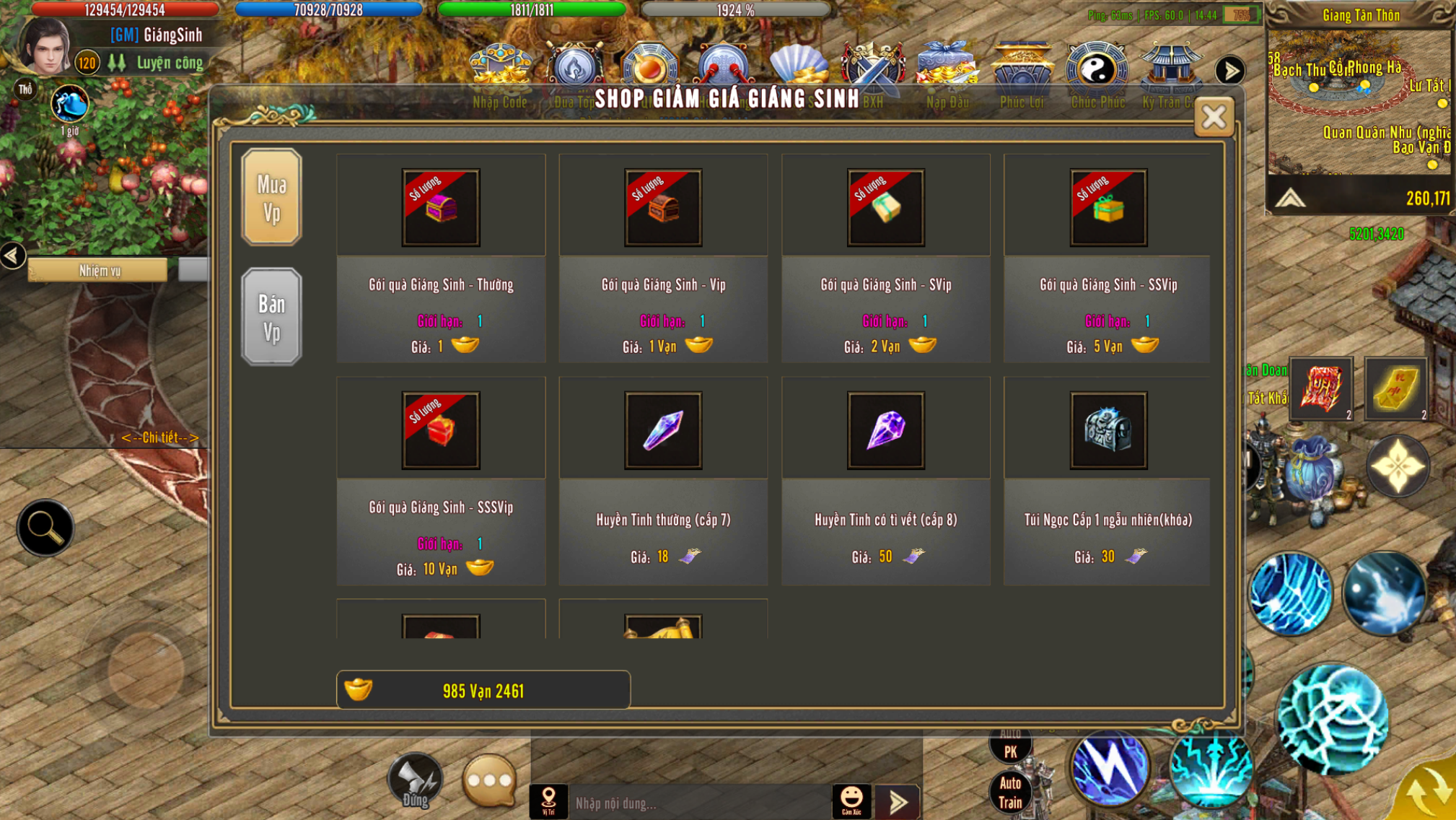Choose the Gói quà Giáng Sinh - Vip package
The height and width of the screenshot is (820, 1456).
pos(663,209)
